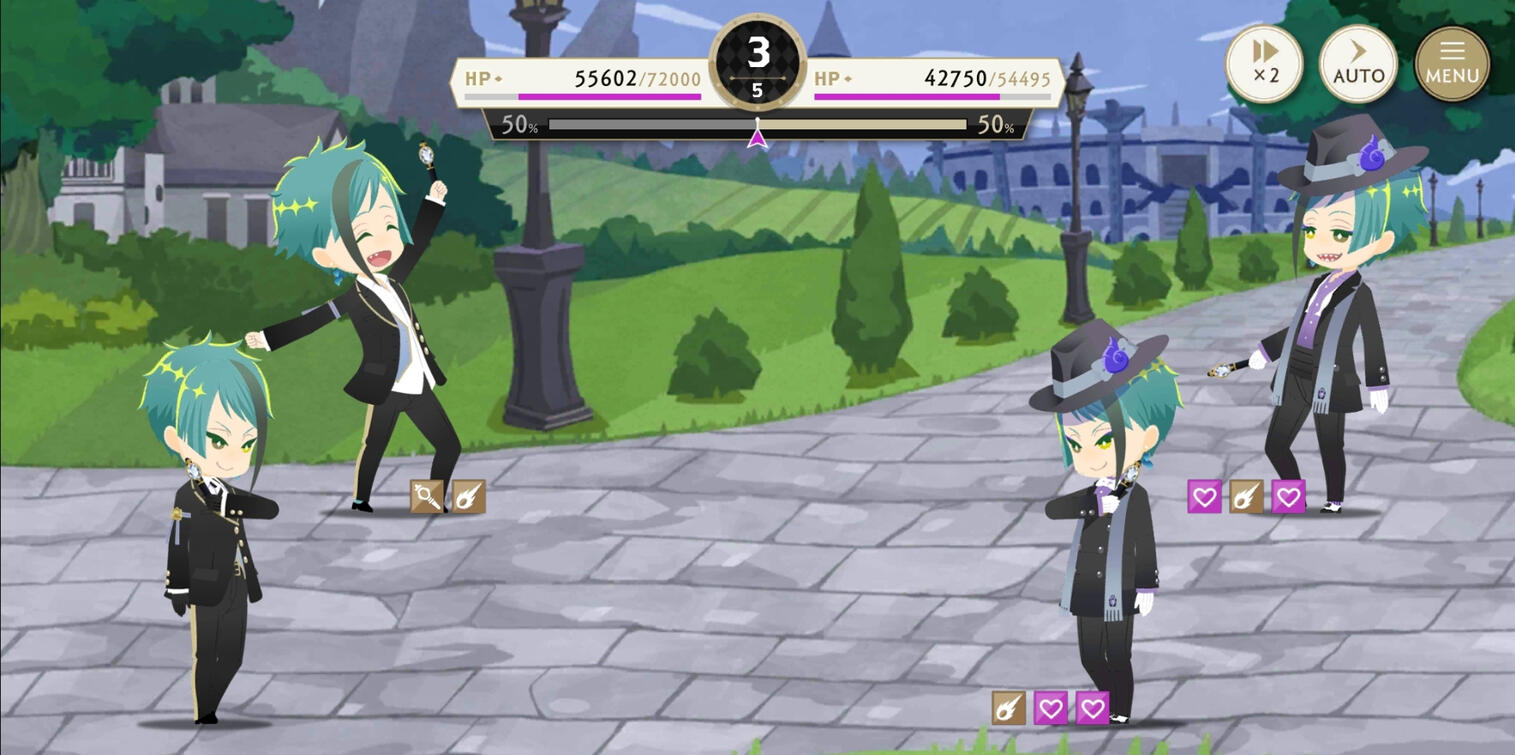Screen dimensions: 1515x755
Task: Toggle the ×2 battle speed button
Action: pyautogui.click(x=1265, y=63)
